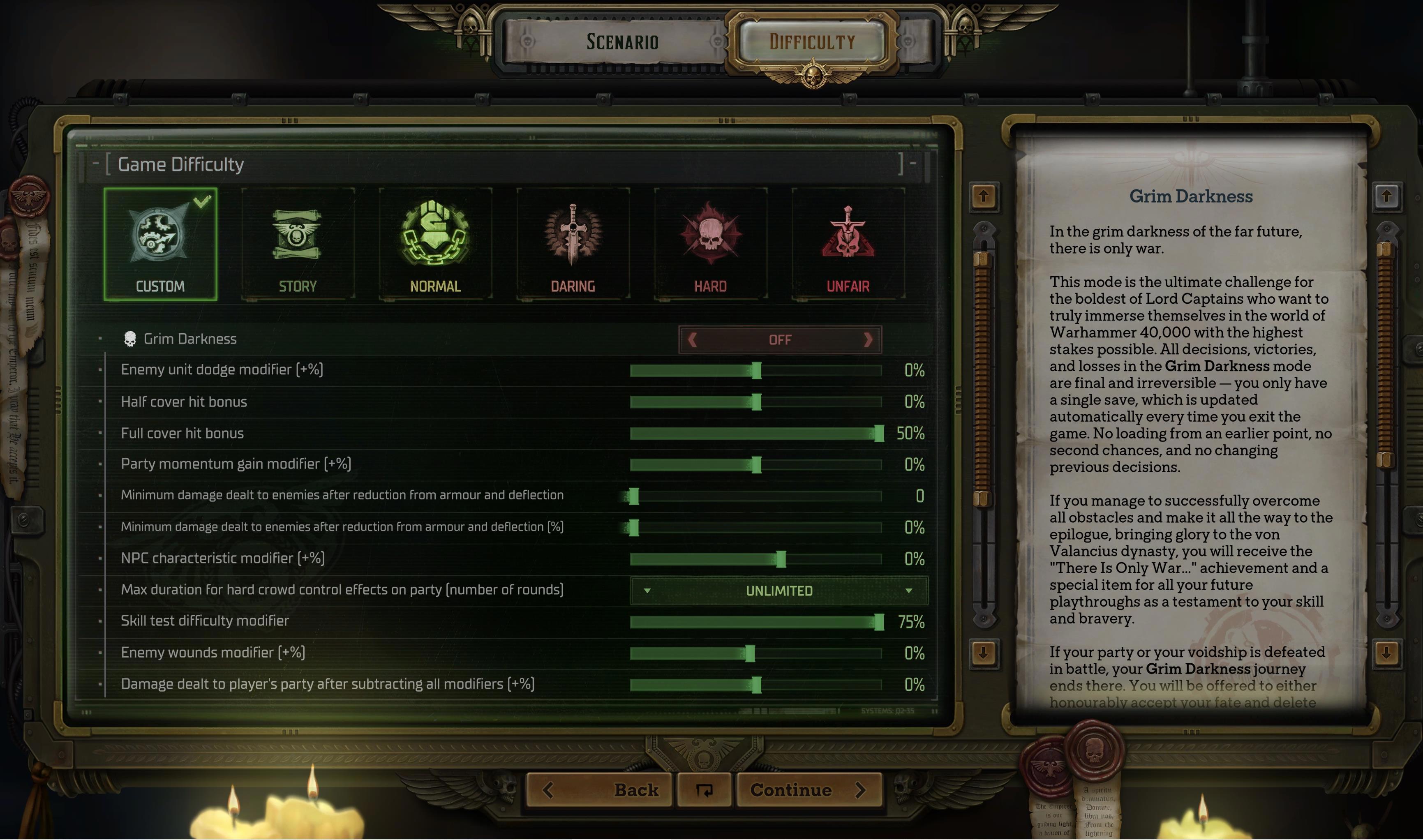Click left arrow on Grim Darkness toggle
The image size is (1423, 840).
692,339
